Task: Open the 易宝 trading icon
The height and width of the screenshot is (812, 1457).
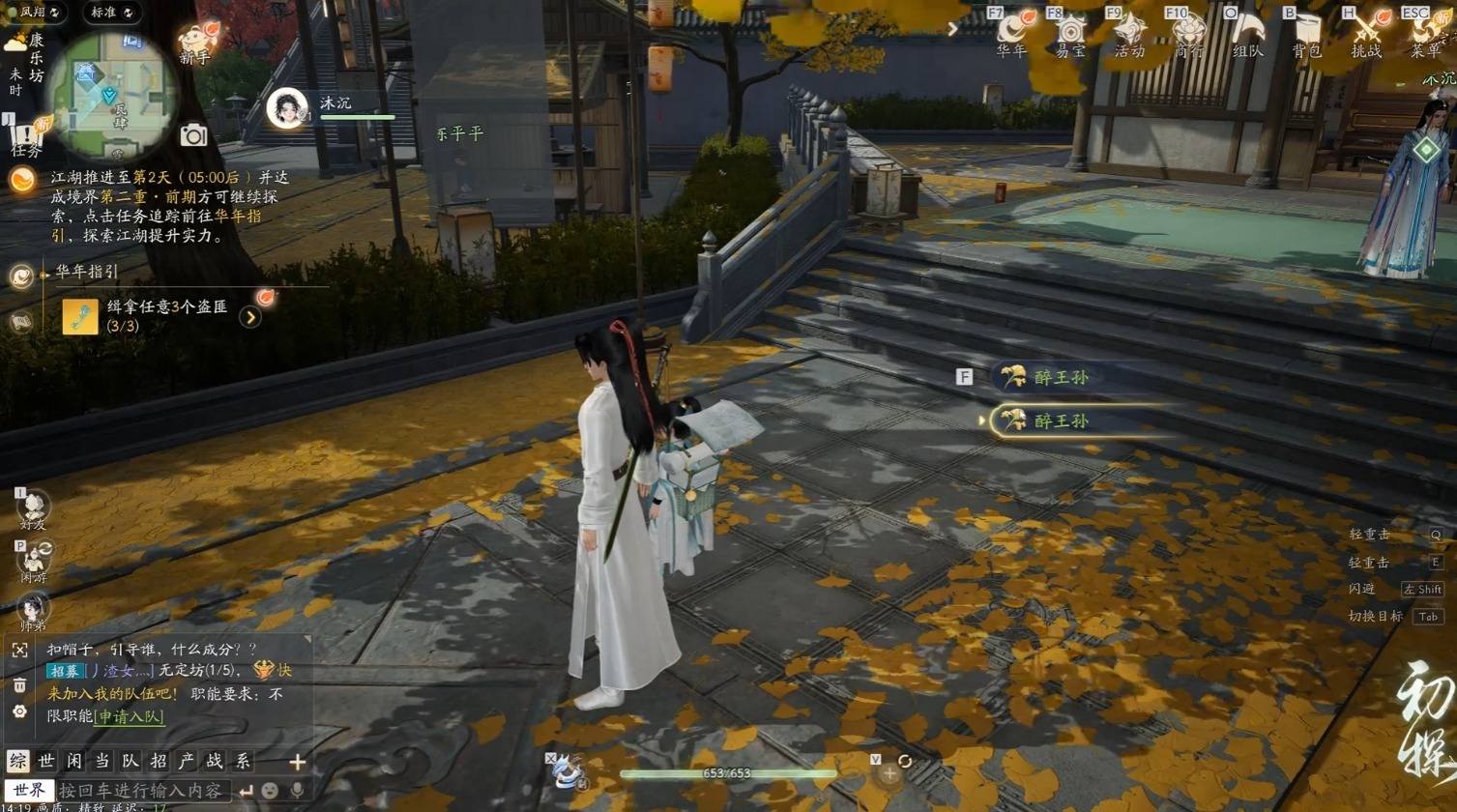Action: tap(1070, 33)
